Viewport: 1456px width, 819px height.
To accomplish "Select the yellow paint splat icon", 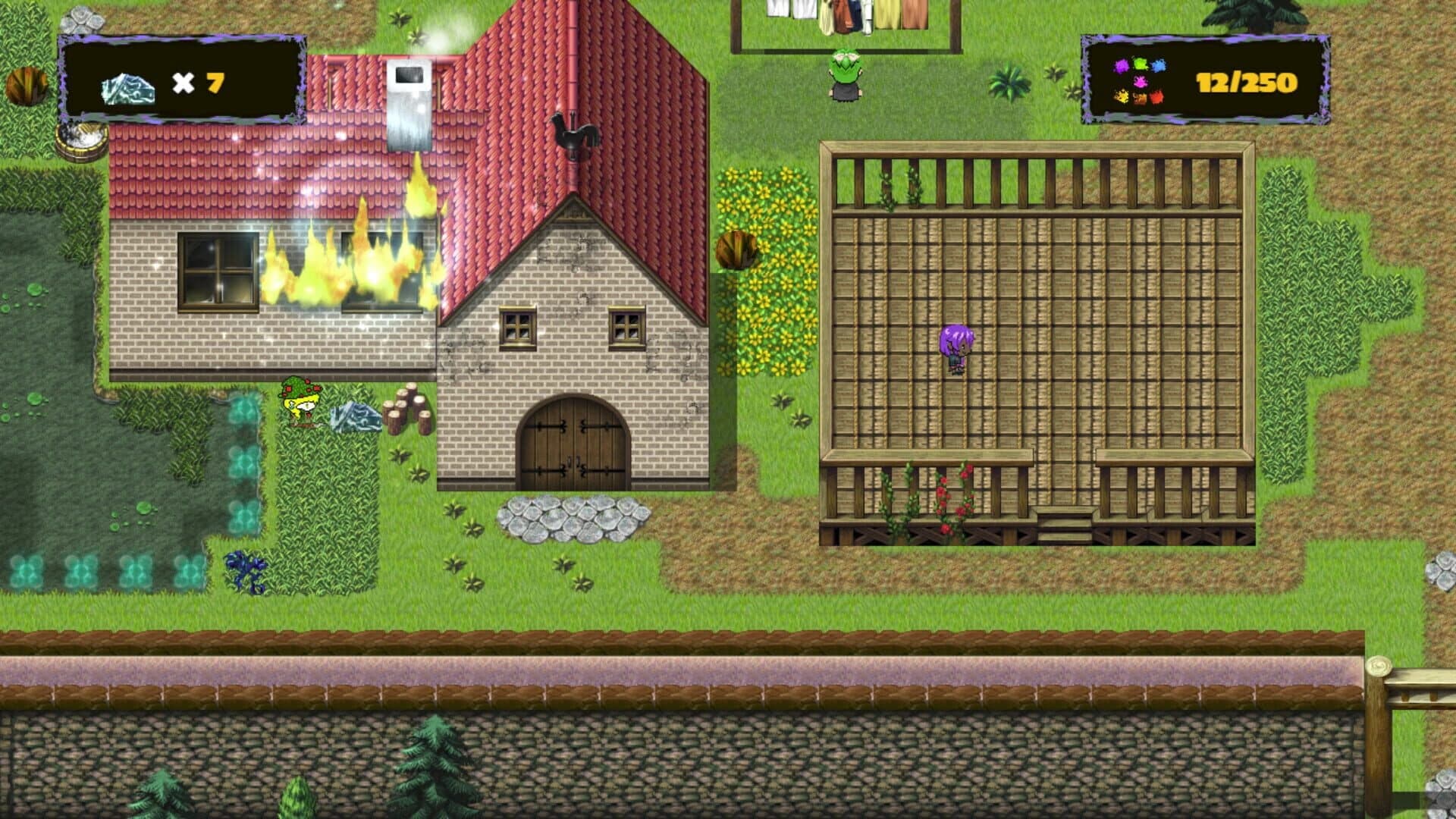I will tap(1122, 97).
